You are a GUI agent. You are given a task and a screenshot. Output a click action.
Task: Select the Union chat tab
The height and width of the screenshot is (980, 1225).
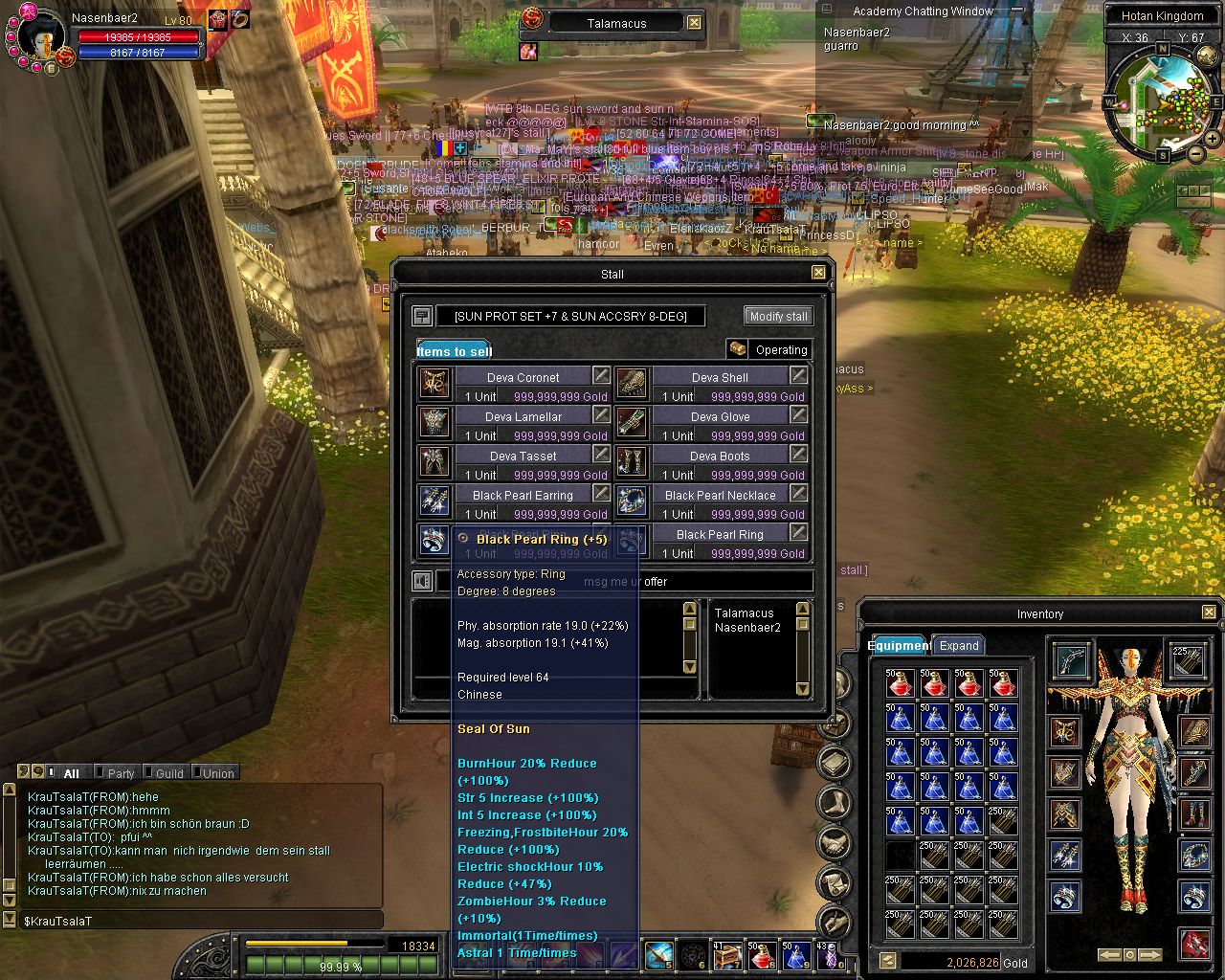(218, 773)
